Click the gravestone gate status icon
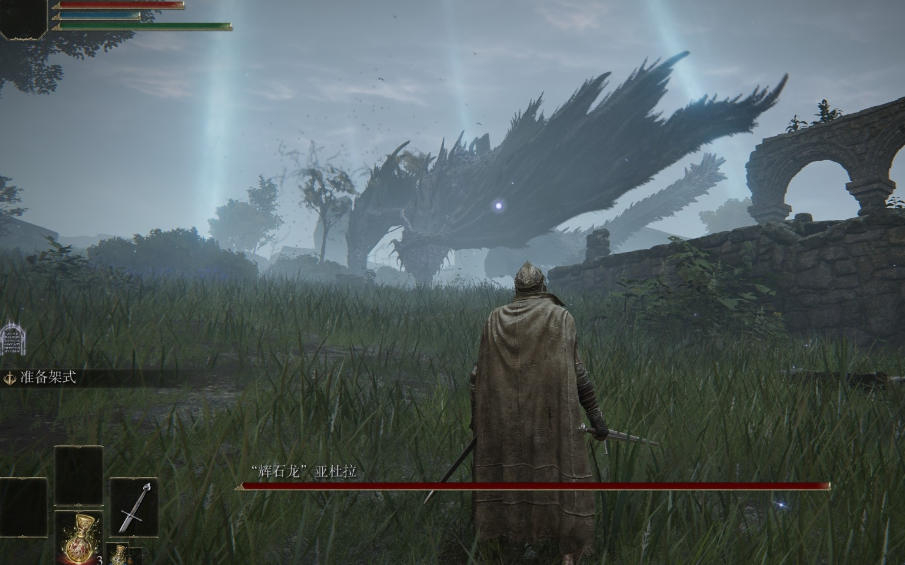 [x=12, y=339]
